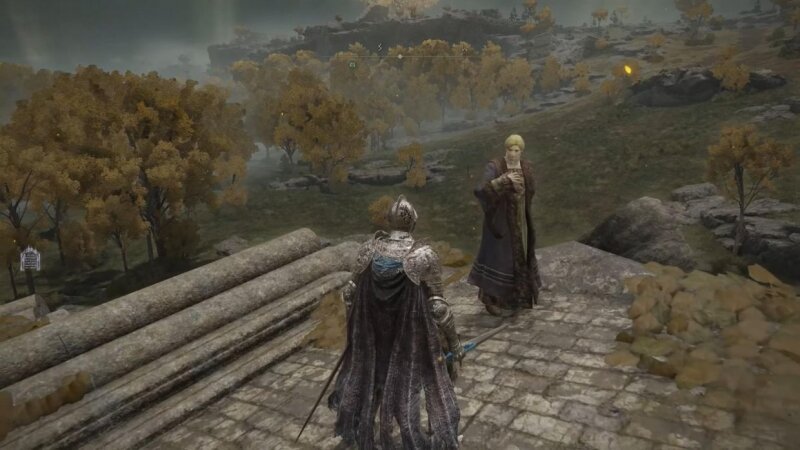Viewport: 800px width, 450px height.
Task: Click the green marker on the compass
Action: pos(352,65)
